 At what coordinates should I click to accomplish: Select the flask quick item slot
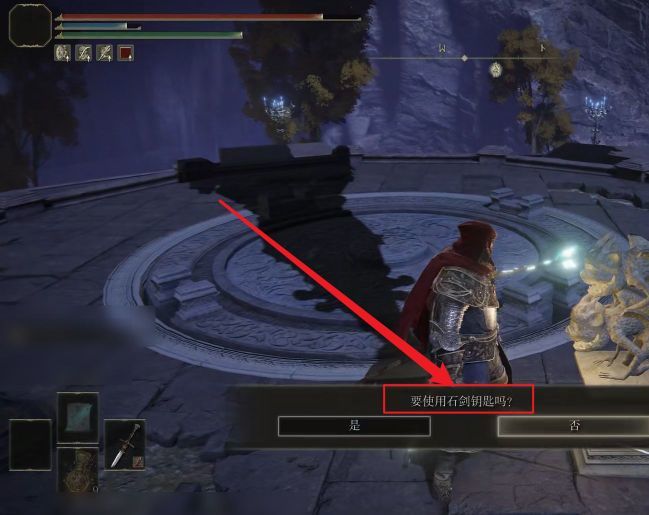tap(77, 470)
